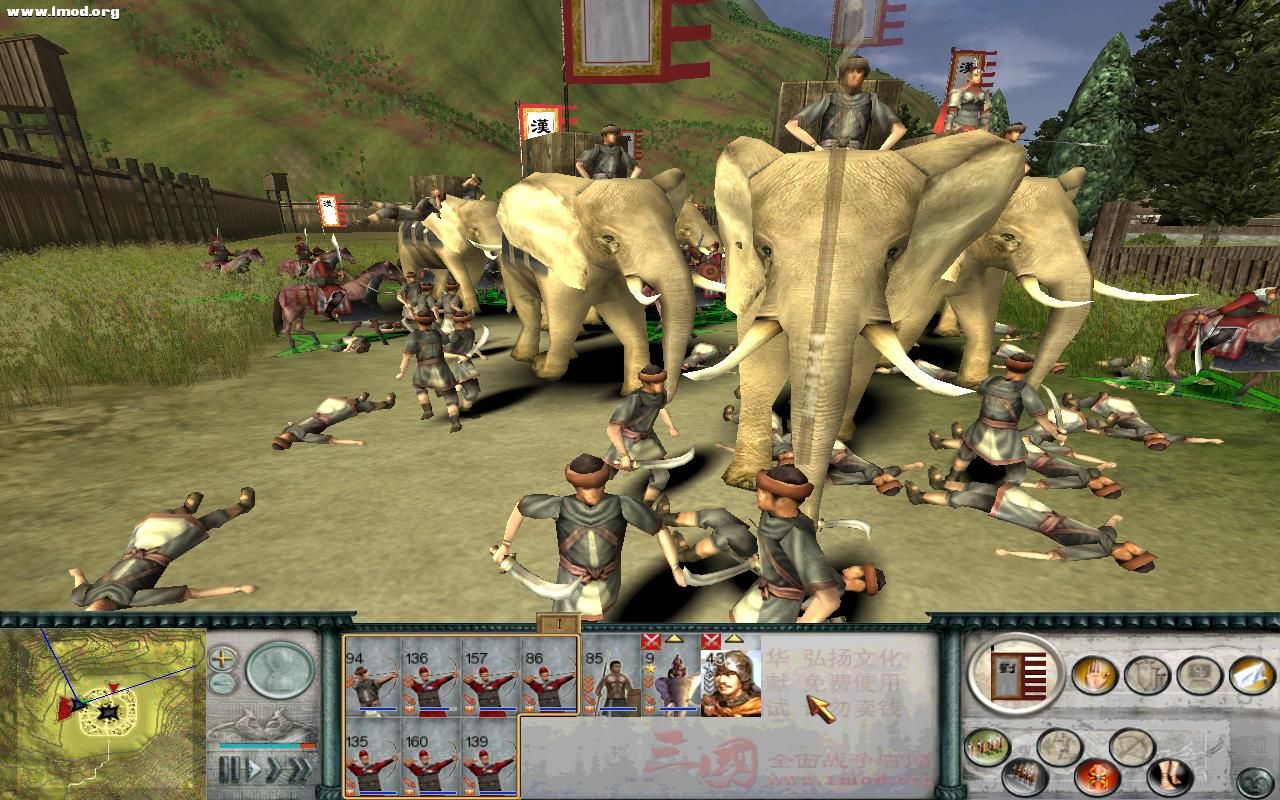Set battle to double fast-forward speed
Image resolution: width=1280 pixels, height=800 pixels.
pos(275,770)
